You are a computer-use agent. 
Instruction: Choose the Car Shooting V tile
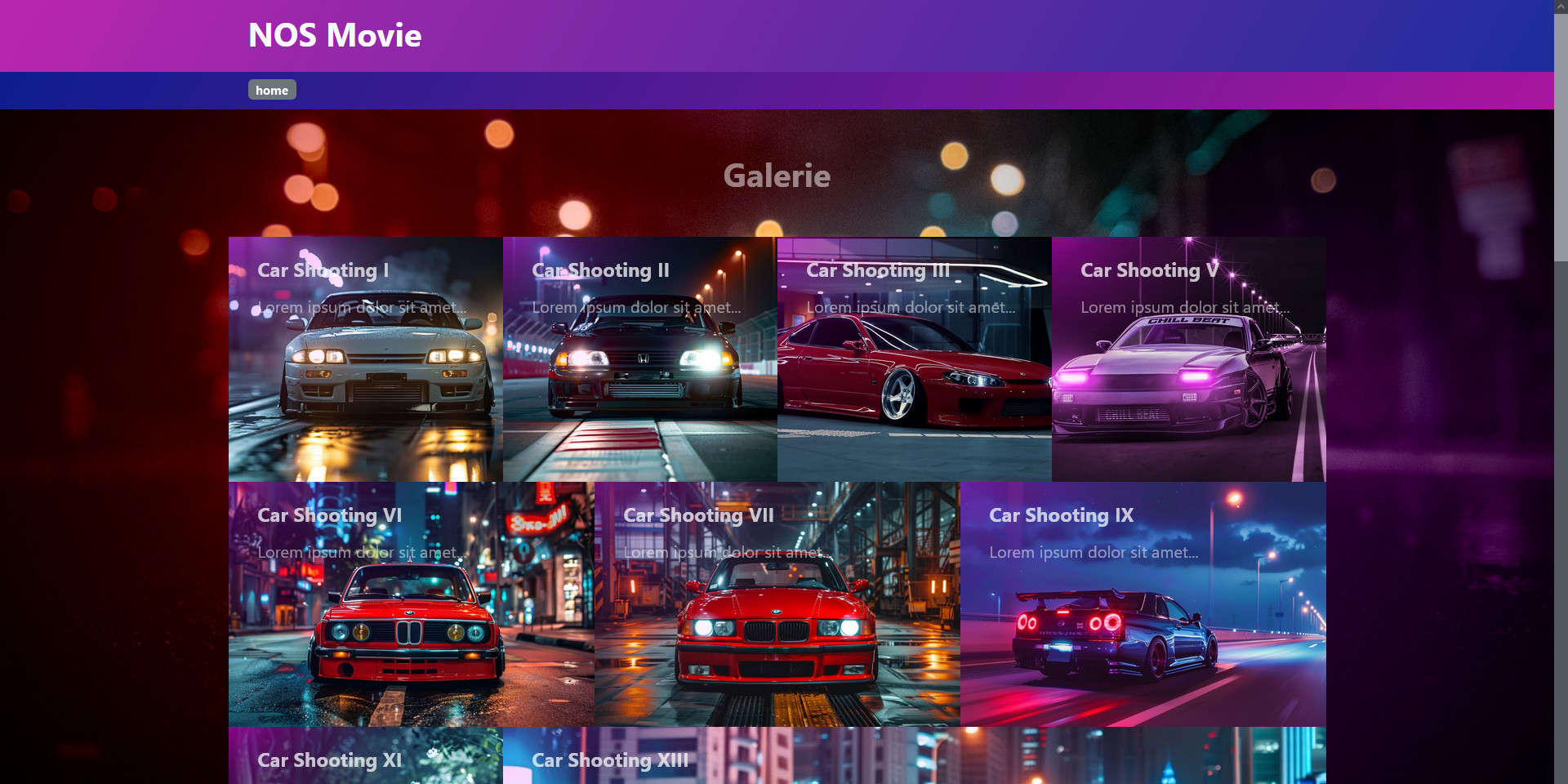pos(1188,359)
